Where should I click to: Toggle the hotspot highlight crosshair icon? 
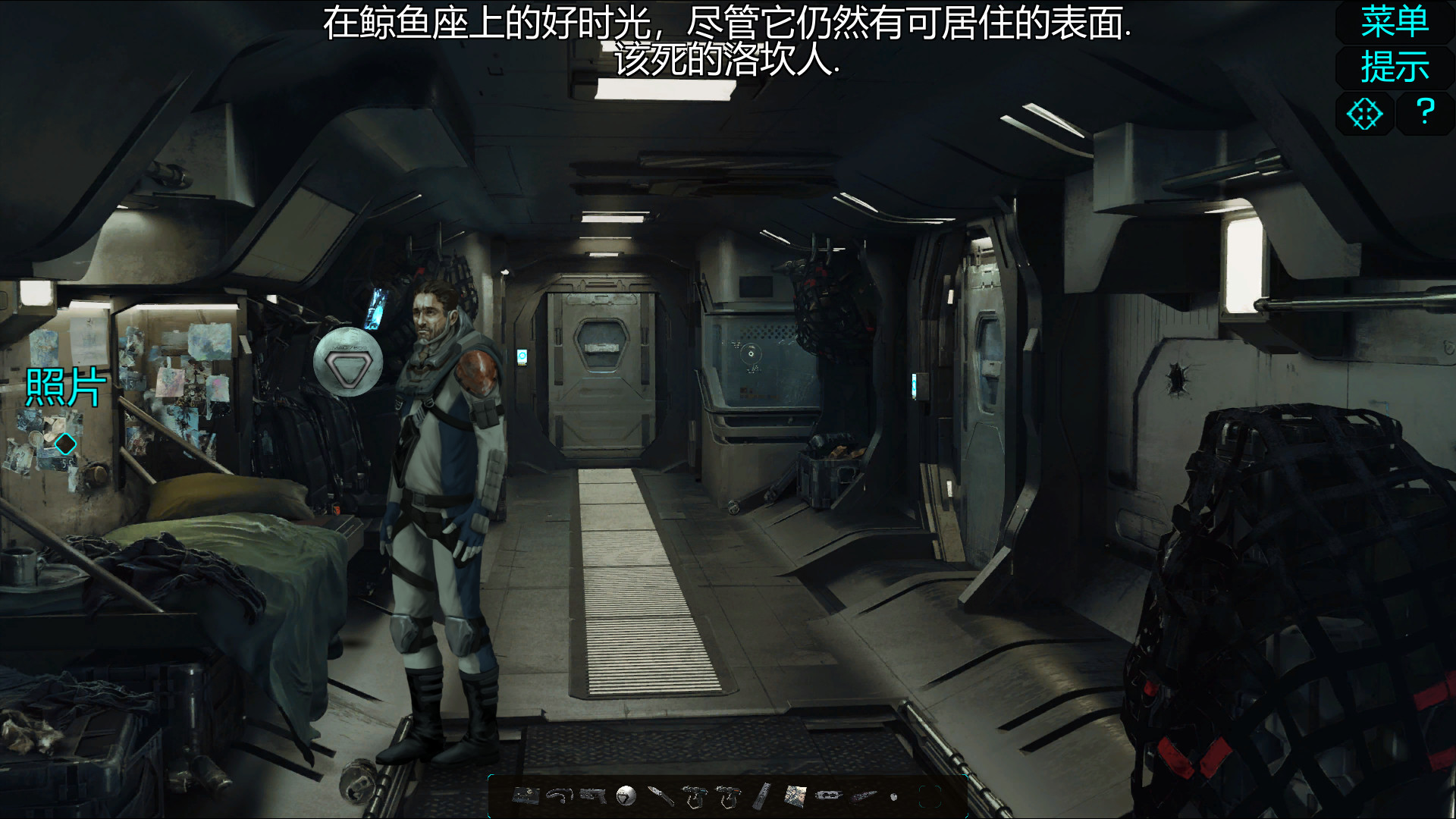[1364, 114]
